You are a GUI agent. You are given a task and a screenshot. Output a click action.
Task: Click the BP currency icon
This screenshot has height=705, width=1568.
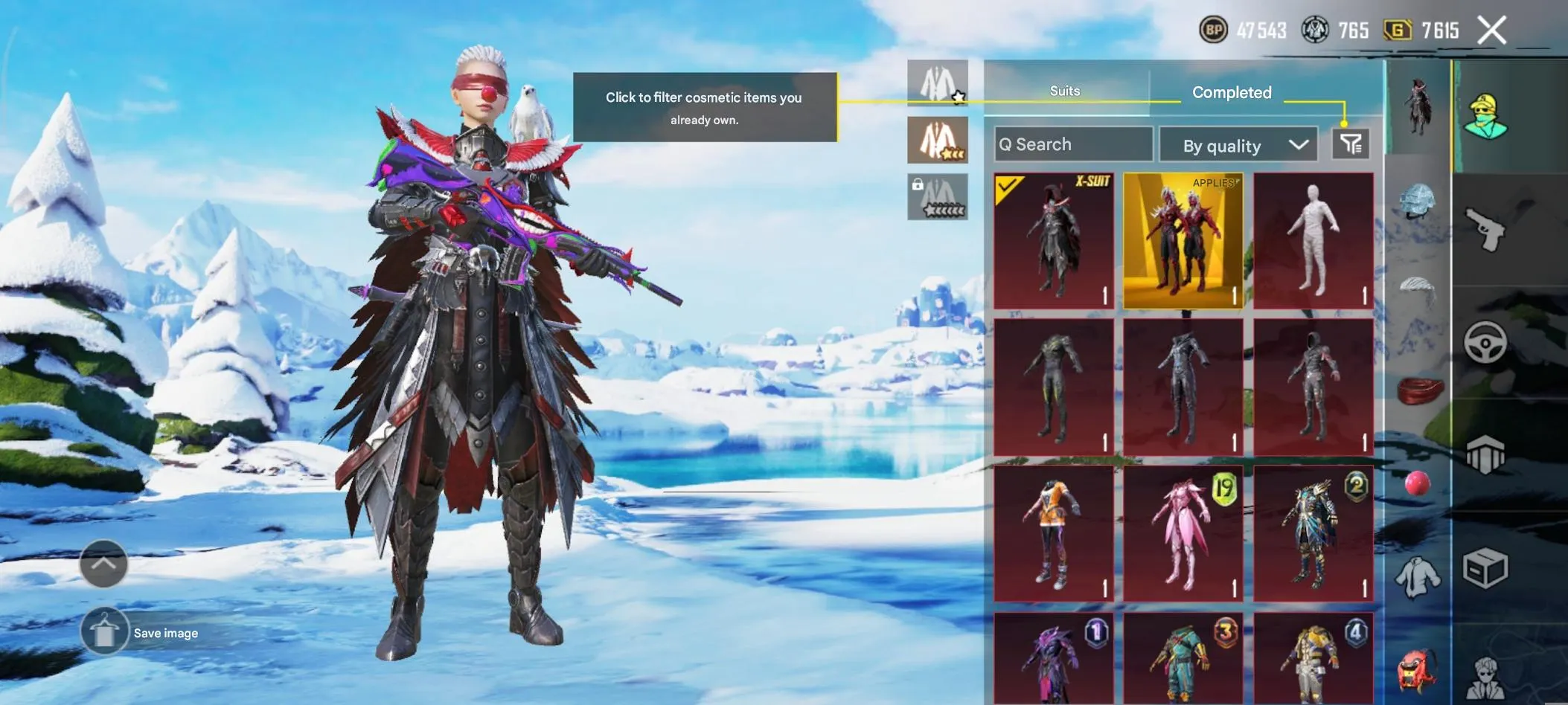click(x=1214, y=30)
